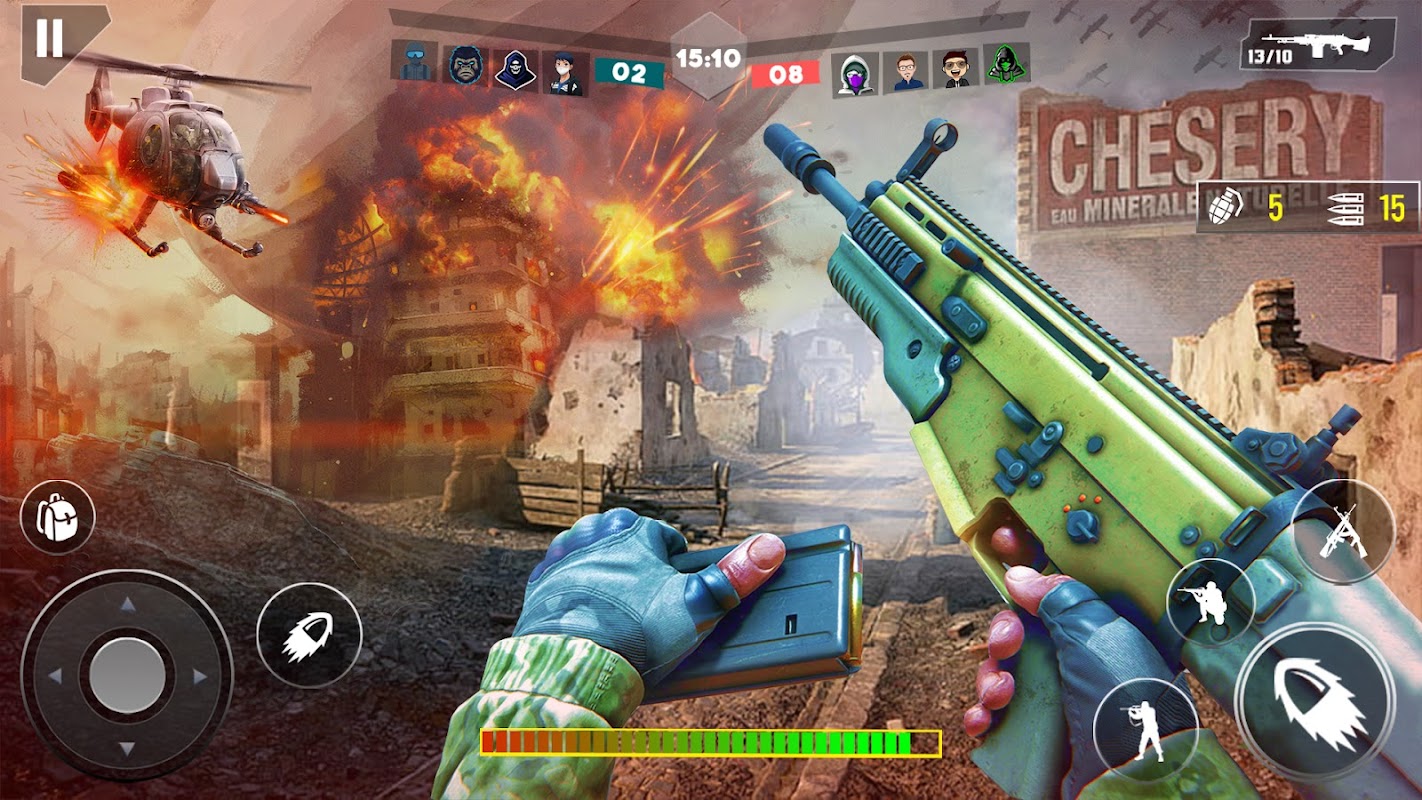Click the purple-masked hooded player avatar
This screenshot has width=1422, height=800.
click(x=854, y=72)
